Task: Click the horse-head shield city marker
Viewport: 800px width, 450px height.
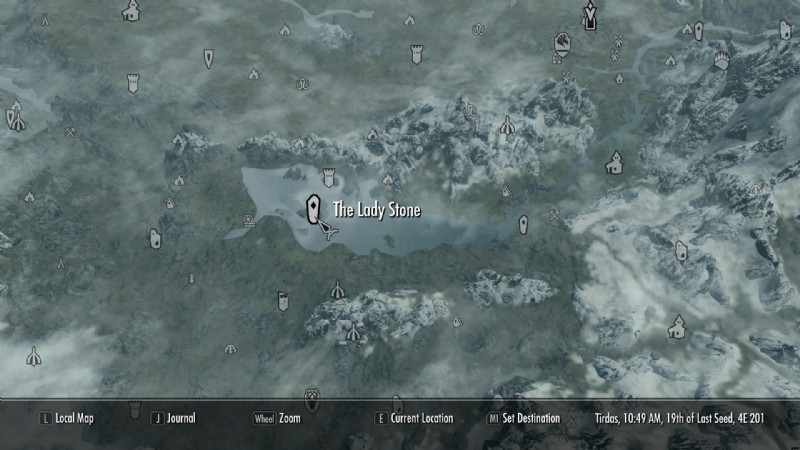Action: (x=563, y=43)
